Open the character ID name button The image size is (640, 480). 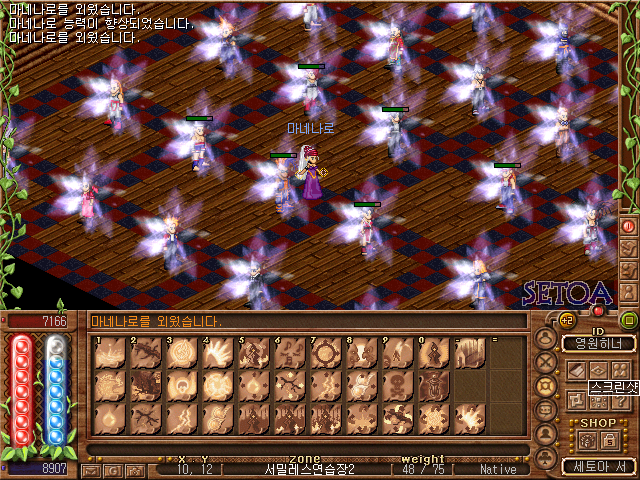(598, 343)
